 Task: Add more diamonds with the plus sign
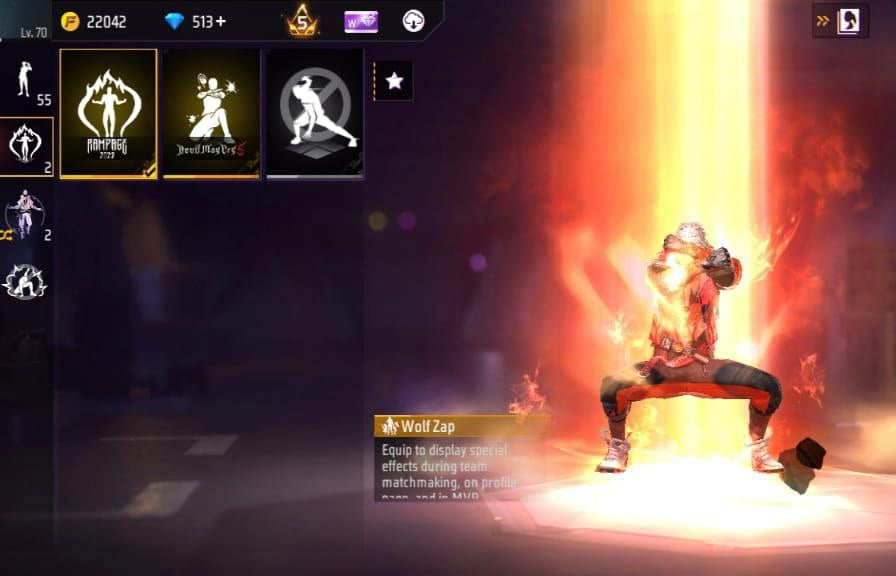point(220,21)
